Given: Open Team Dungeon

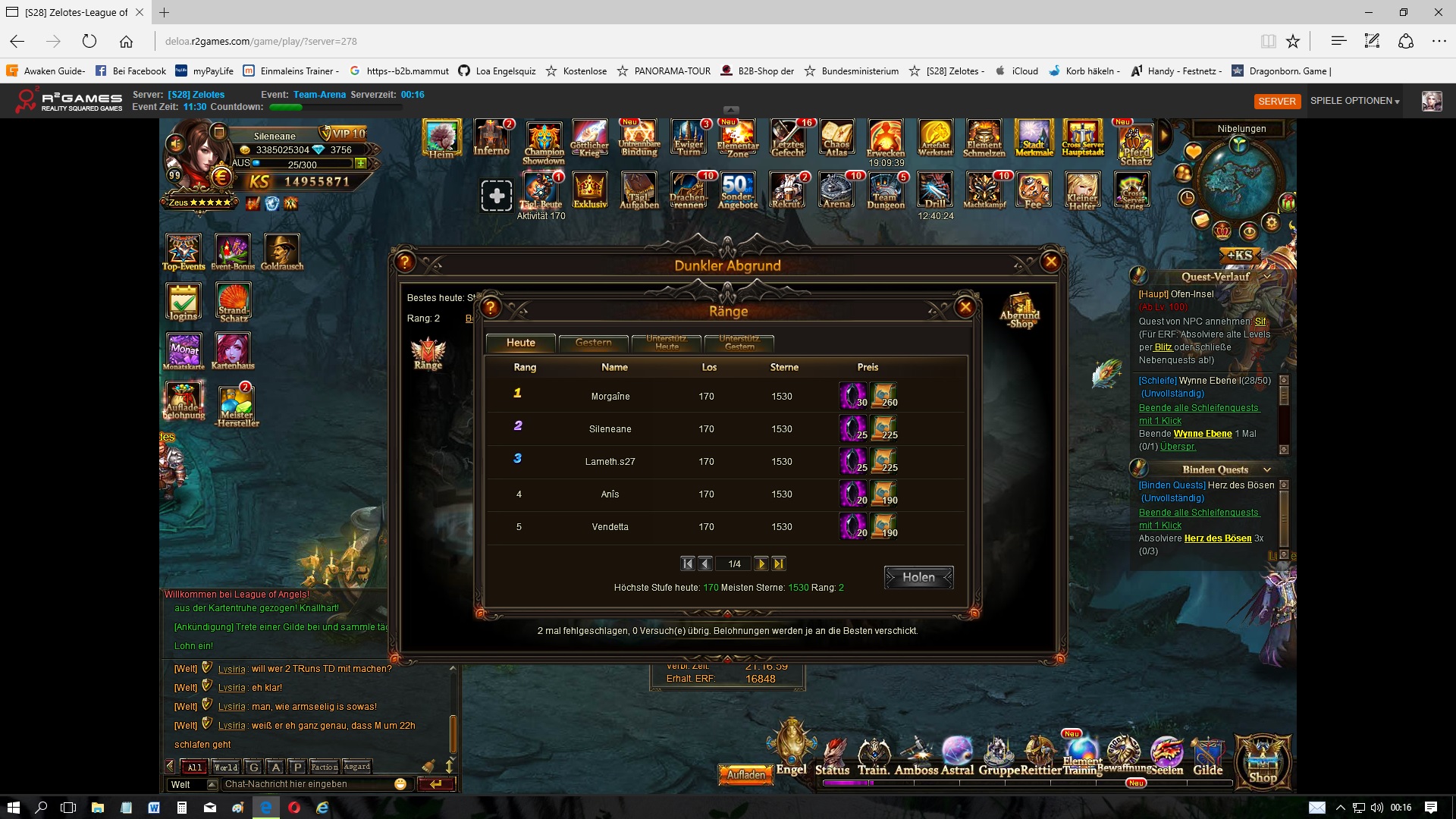Looking at the screenshot, I should (x=886, y=190).
